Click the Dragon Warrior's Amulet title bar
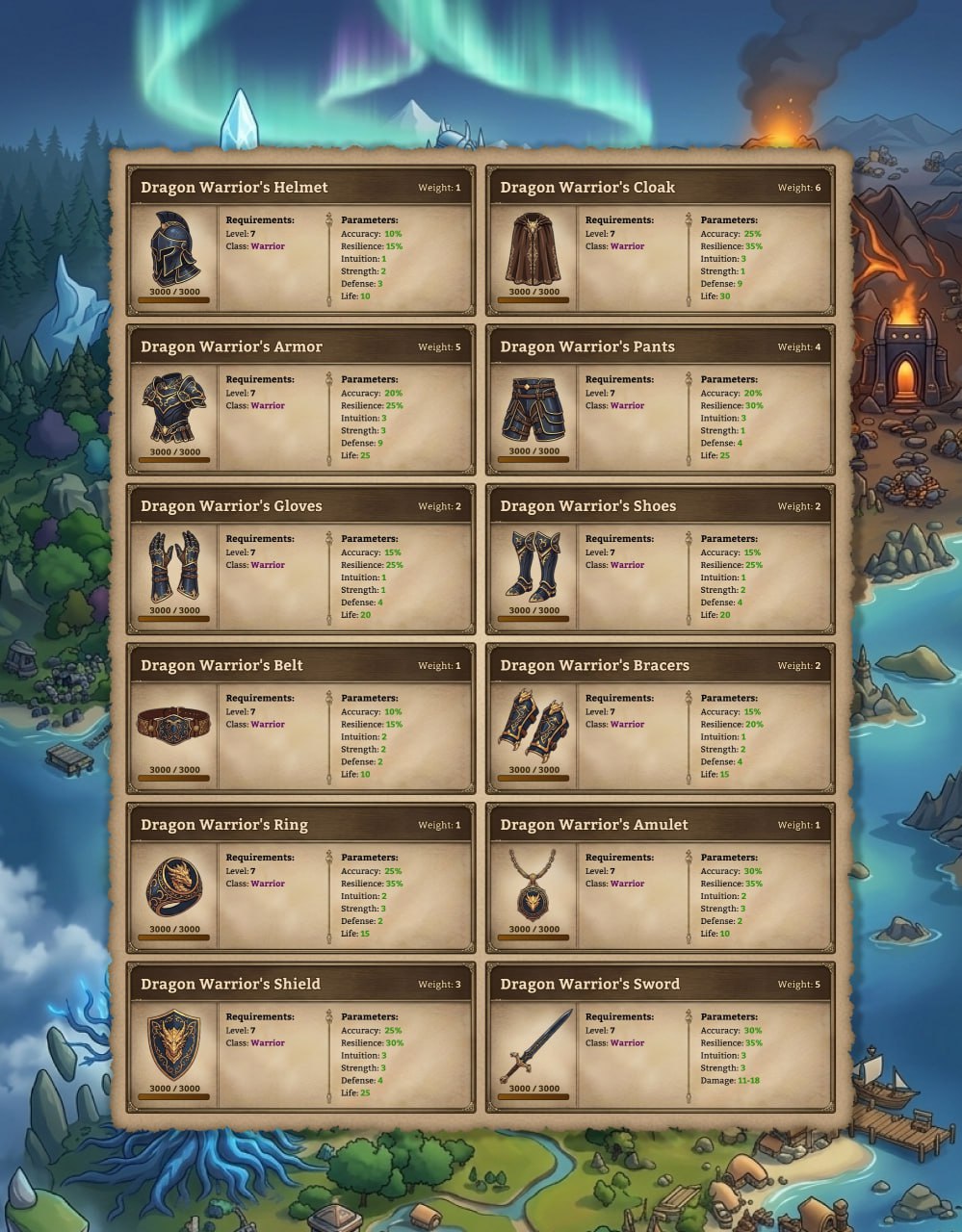Image resolution: width=962 pixels, height=1232 pixels. tap(660, 825)
